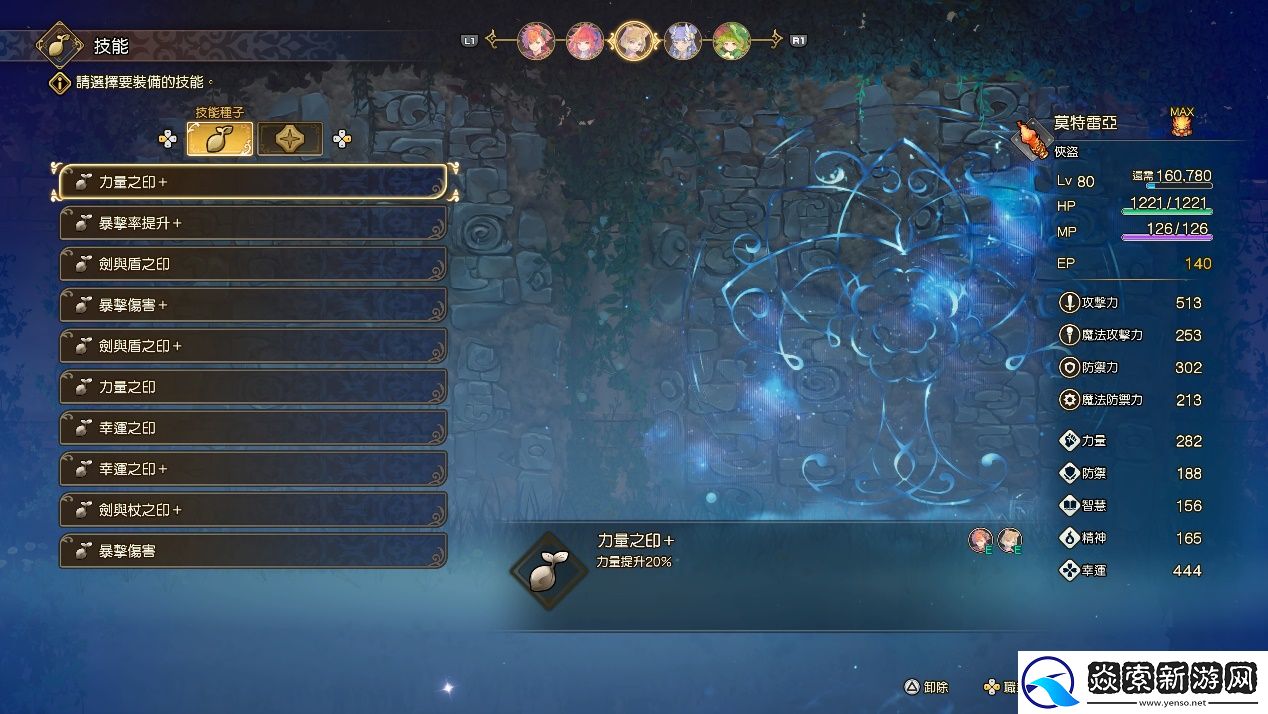Equip the 劍與盾之印＋ skill

pyautogui.click(x=253, y=346)
